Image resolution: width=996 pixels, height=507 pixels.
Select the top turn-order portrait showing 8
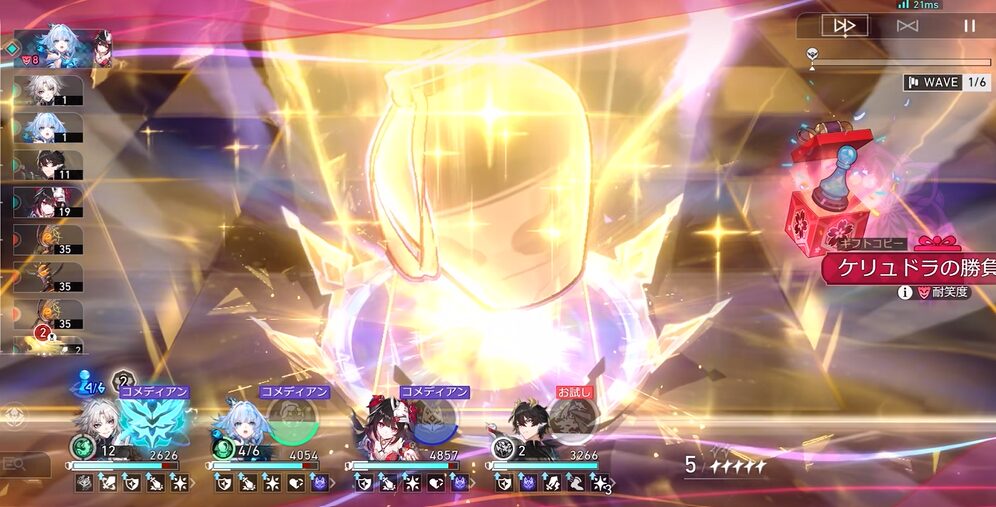(62, 47)
